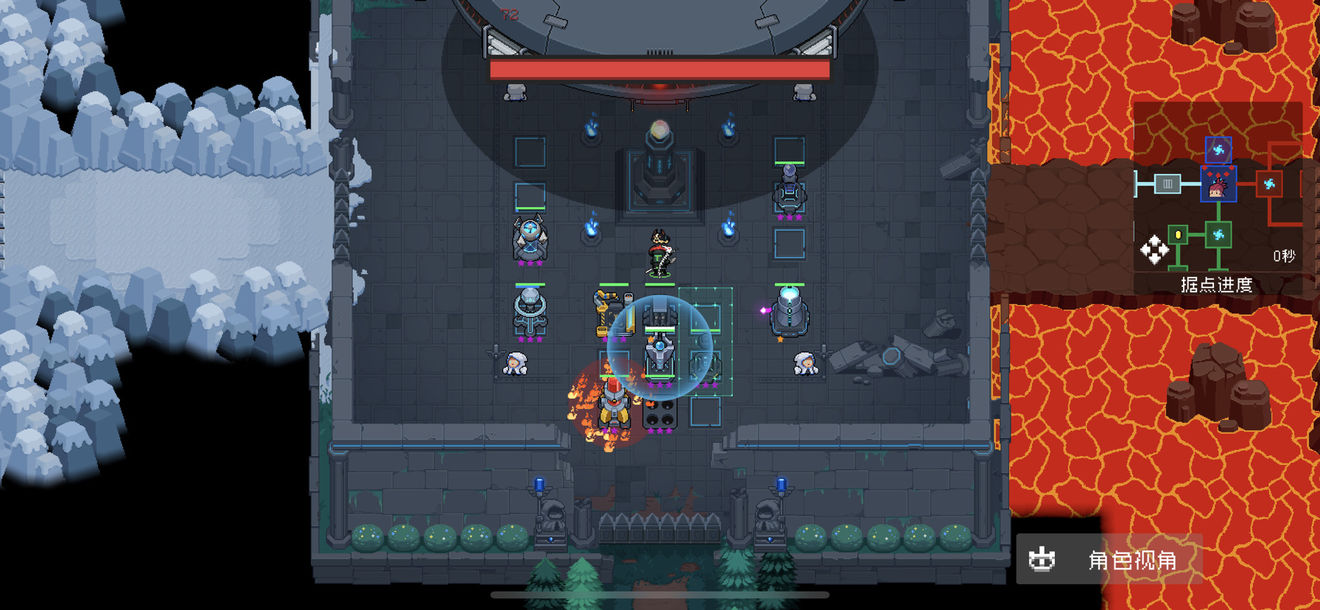Select the green portal room on the minimap
1320x610 pixels.
[1218, 235]
